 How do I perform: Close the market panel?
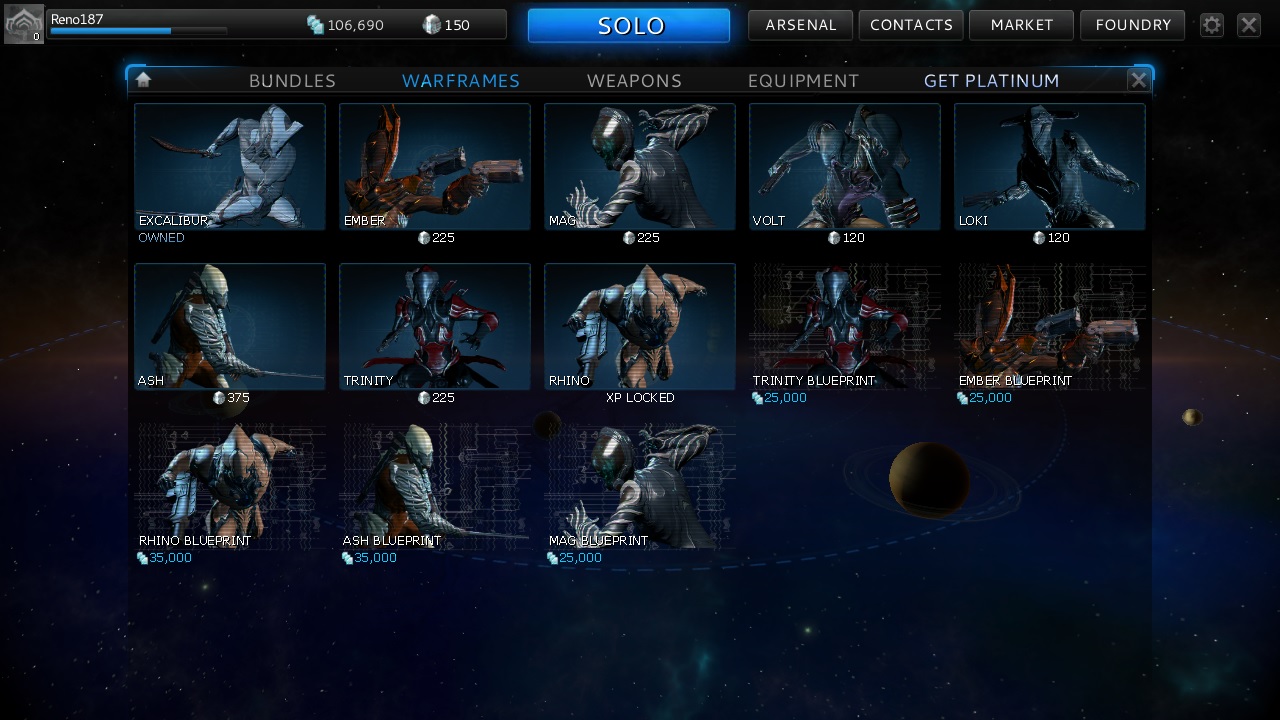[x=1138, y=80]
